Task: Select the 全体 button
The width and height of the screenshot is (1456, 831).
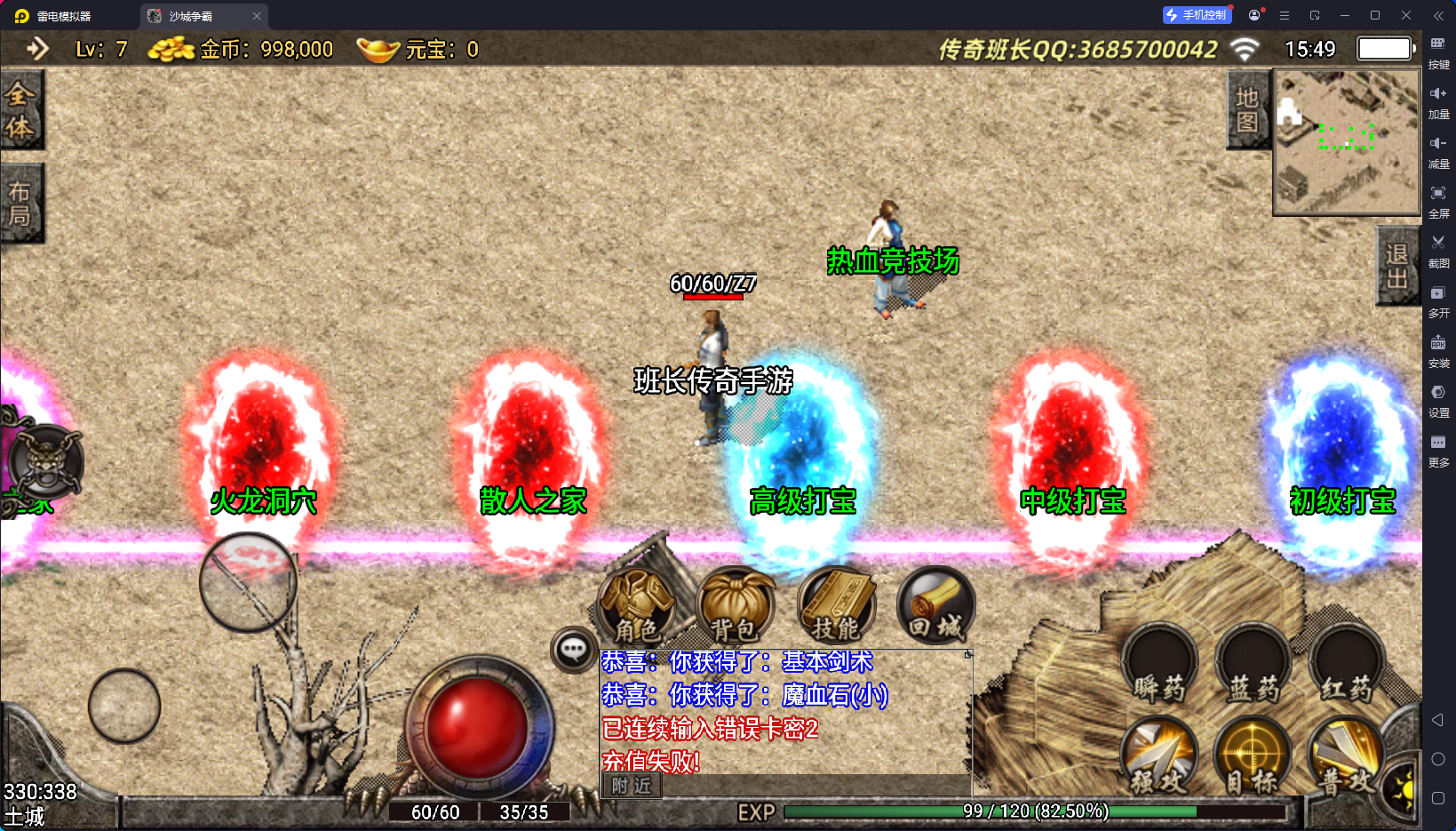Action: [20, 110]
